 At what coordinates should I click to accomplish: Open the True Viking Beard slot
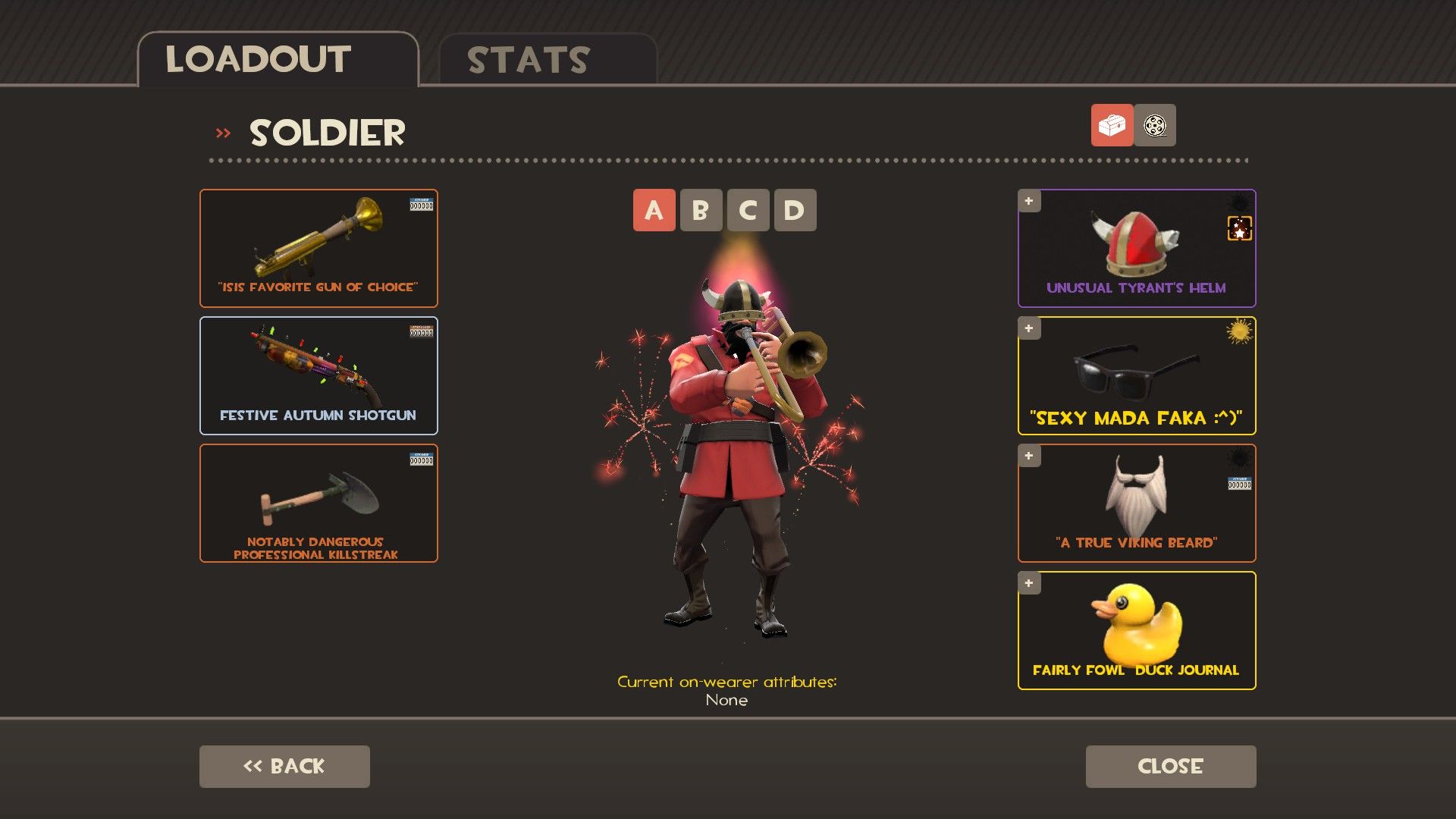click(1136, 503)
